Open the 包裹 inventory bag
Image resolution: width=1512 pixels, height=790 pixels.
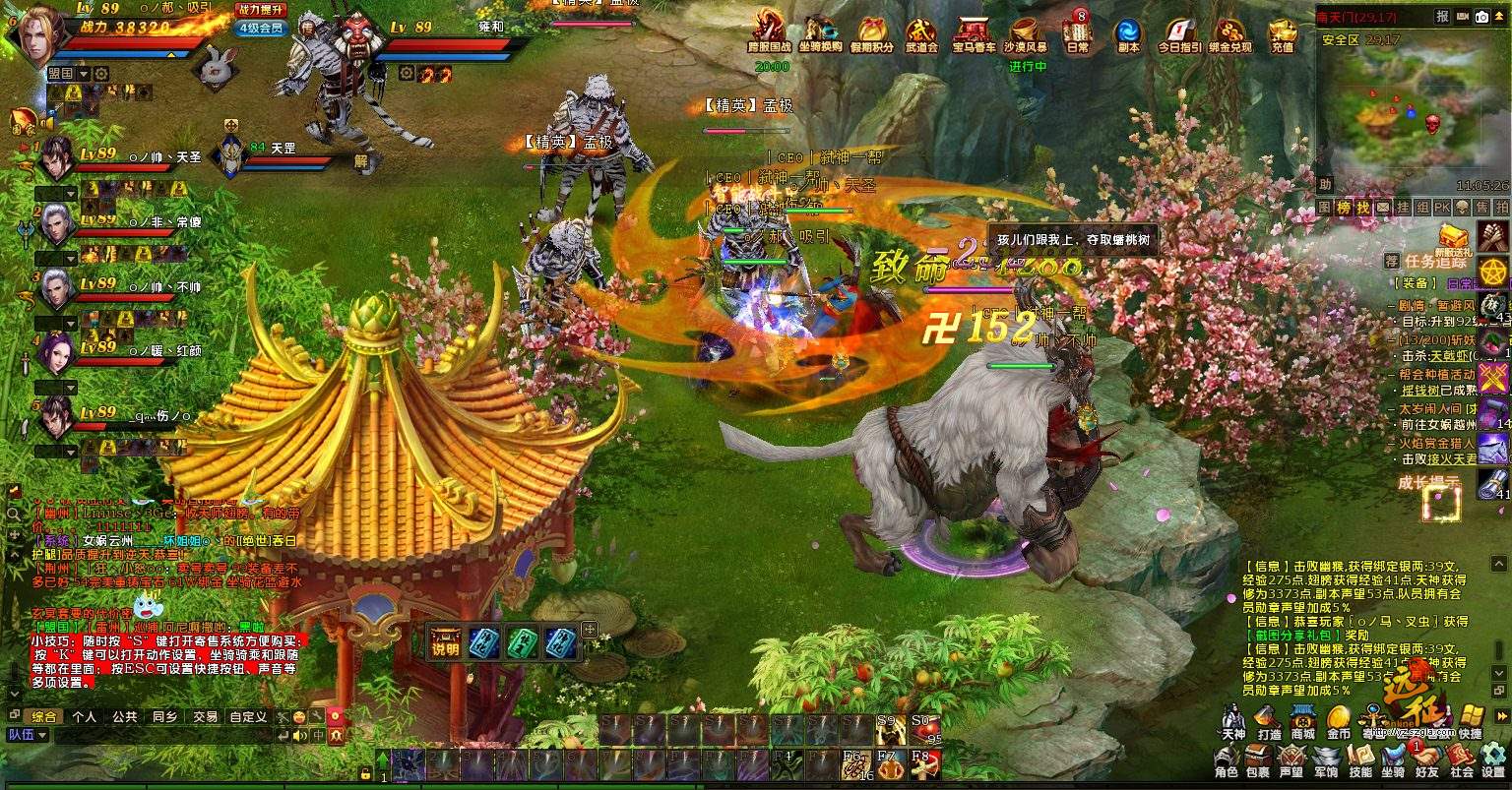coord(1257,760)
